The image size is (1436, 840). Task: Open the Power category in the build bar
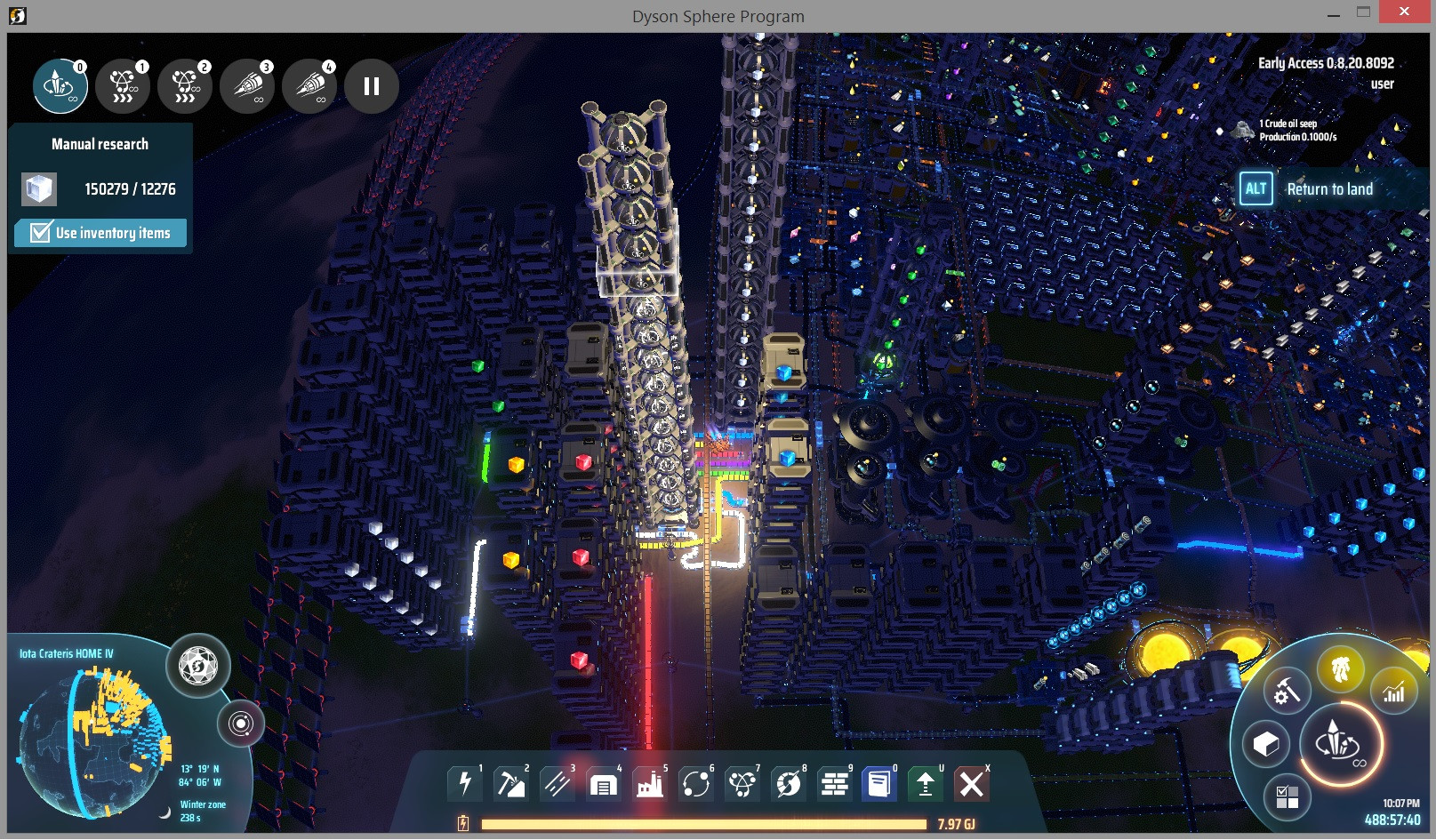click(464, 783)
